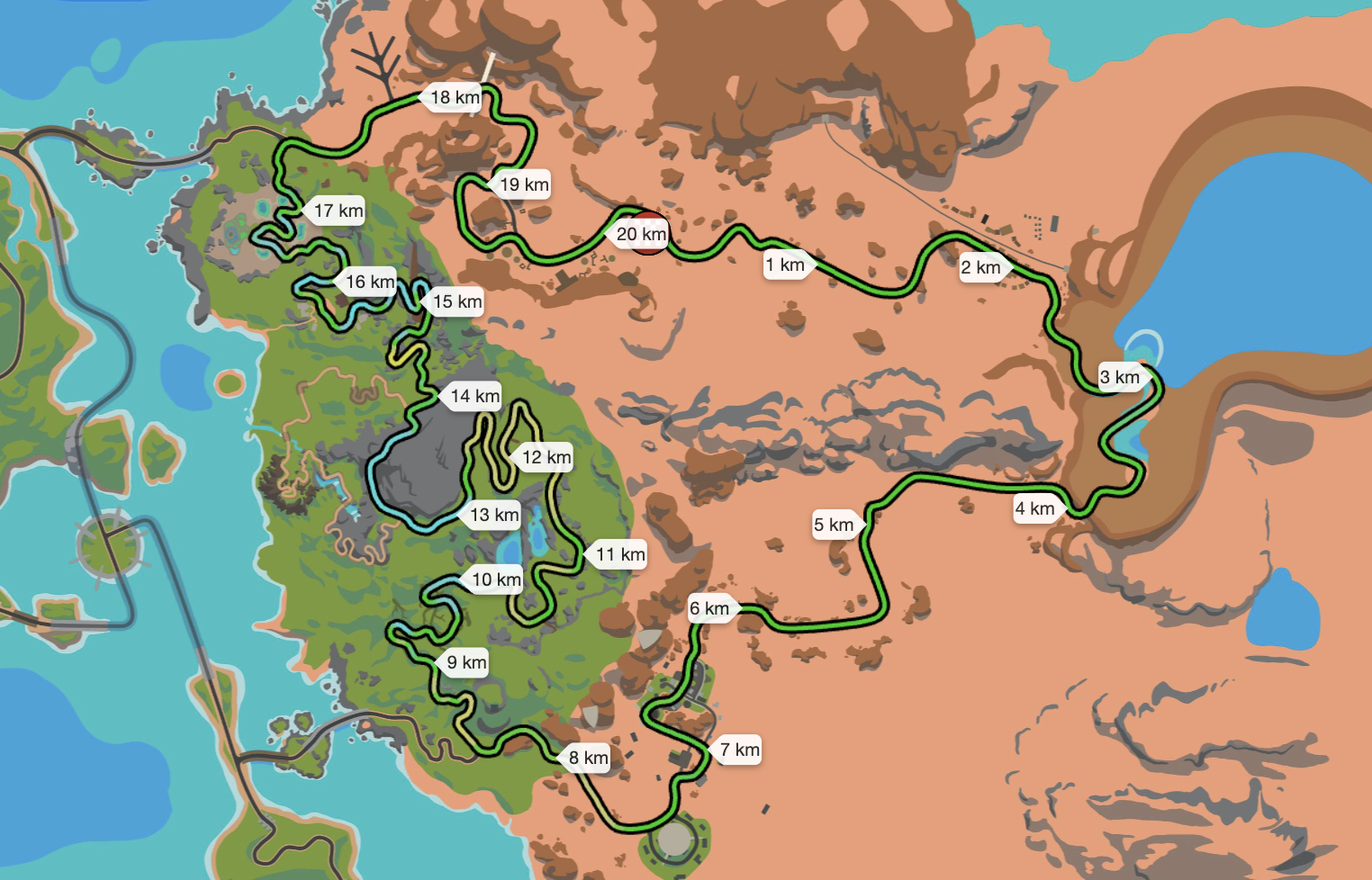The height and width of the screenshot is (880, 1372).
Task: Choose the 15 km map marker
Action: [456, 301]
